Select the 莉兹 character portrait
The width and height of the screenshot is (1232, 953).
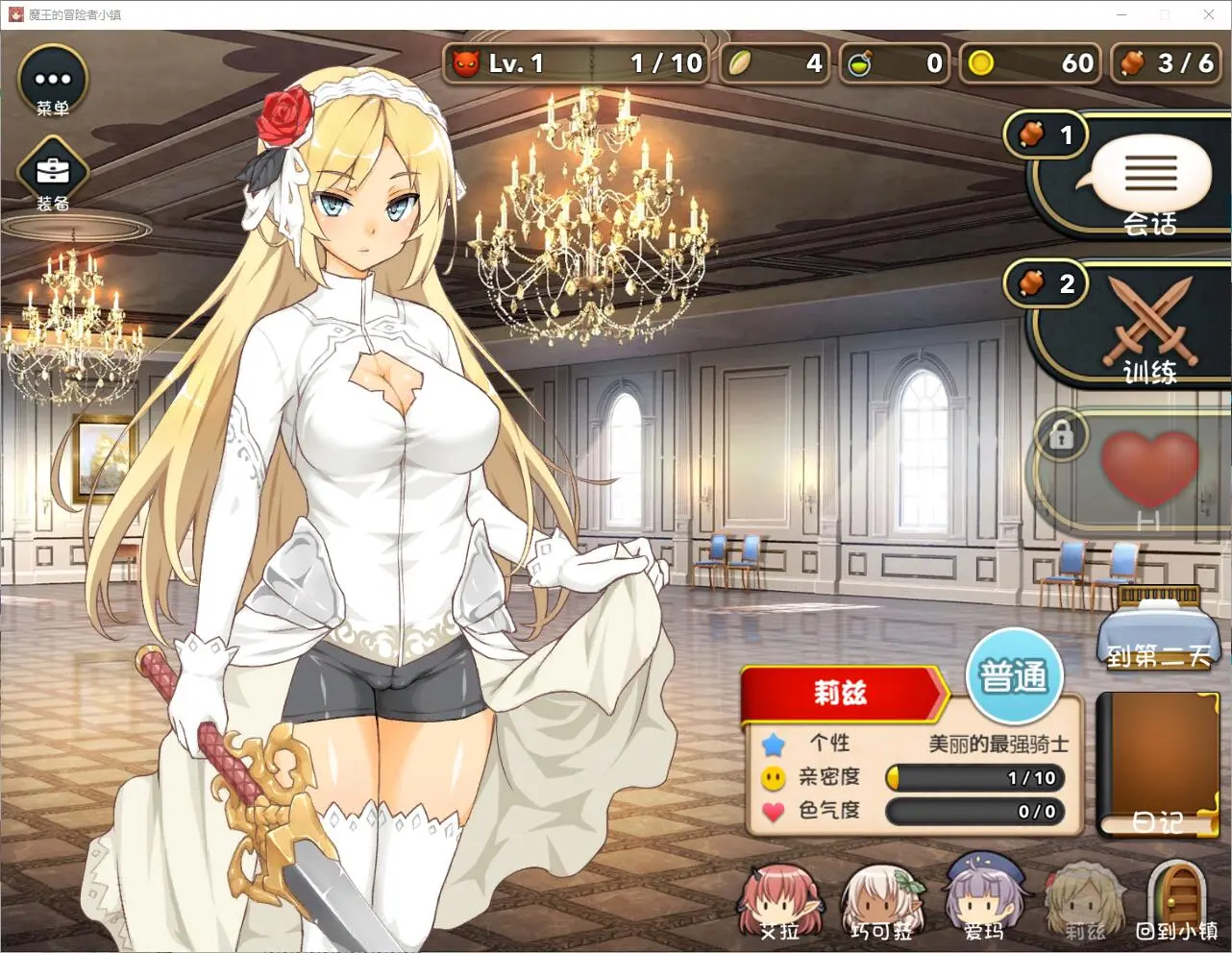pos(1084,903)
